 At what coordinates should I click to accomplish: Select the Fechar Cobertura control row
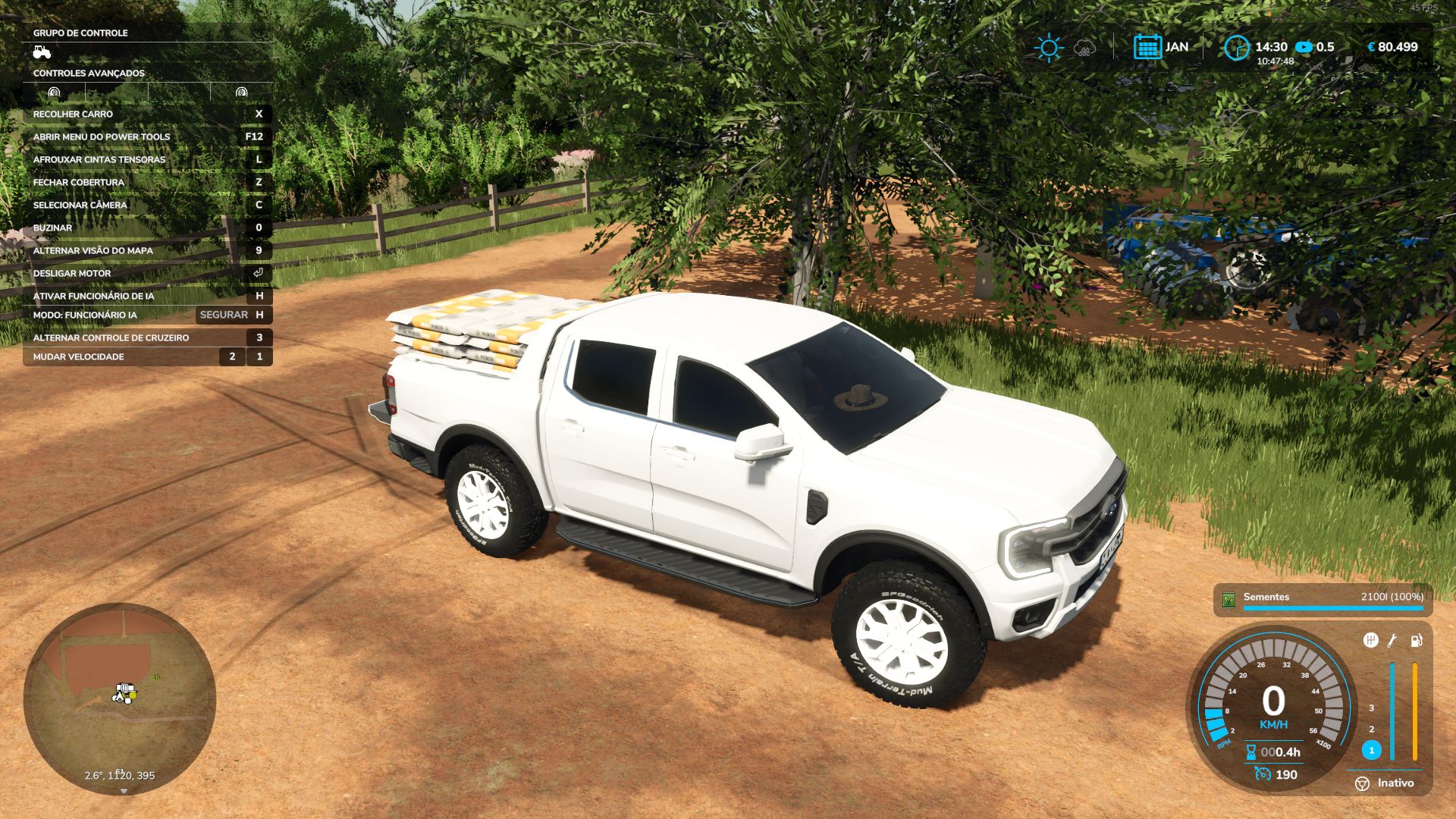click(x=148, y=182)
